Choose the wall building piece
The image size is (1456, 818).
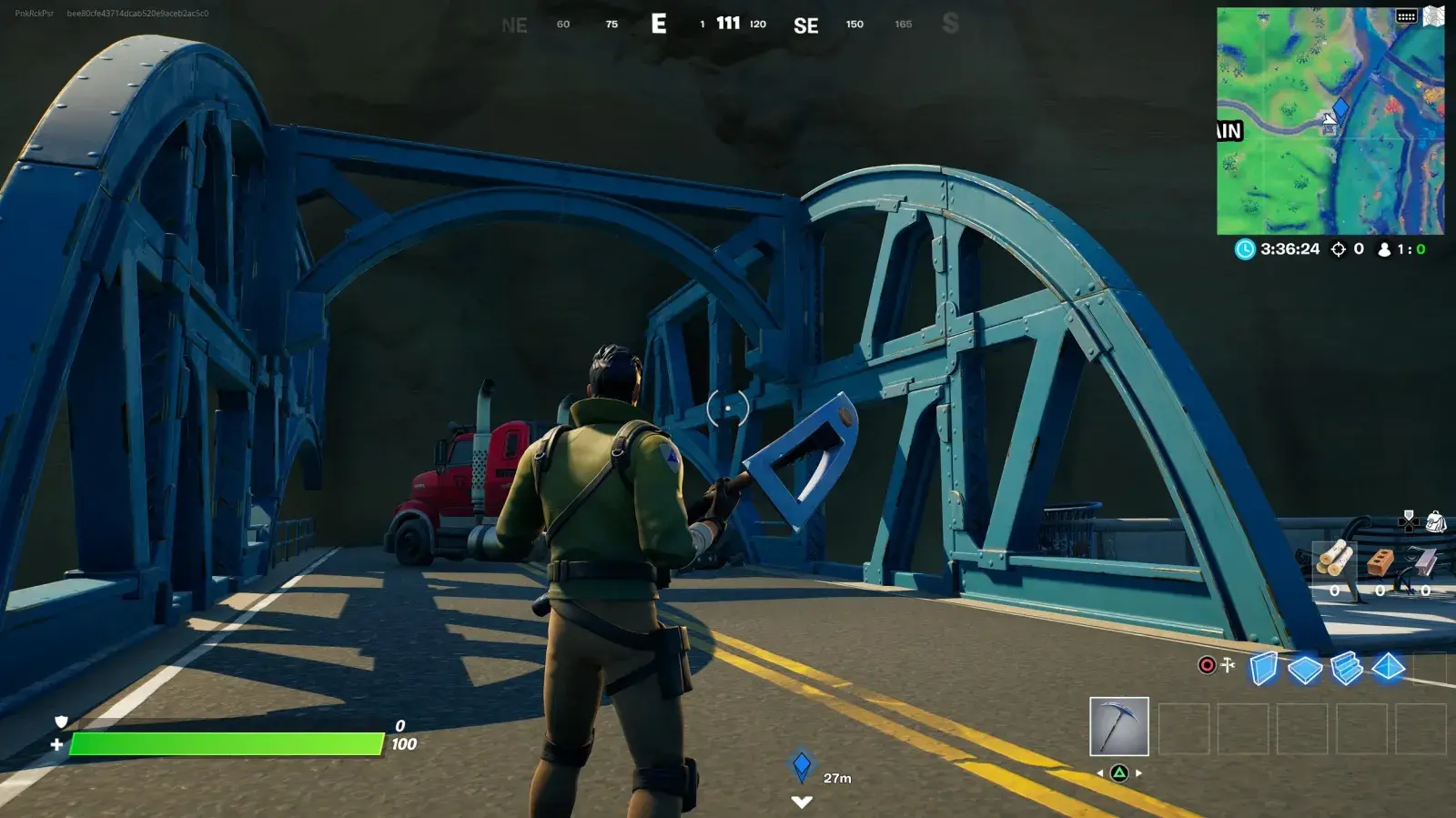click(x=1263, y=669)
